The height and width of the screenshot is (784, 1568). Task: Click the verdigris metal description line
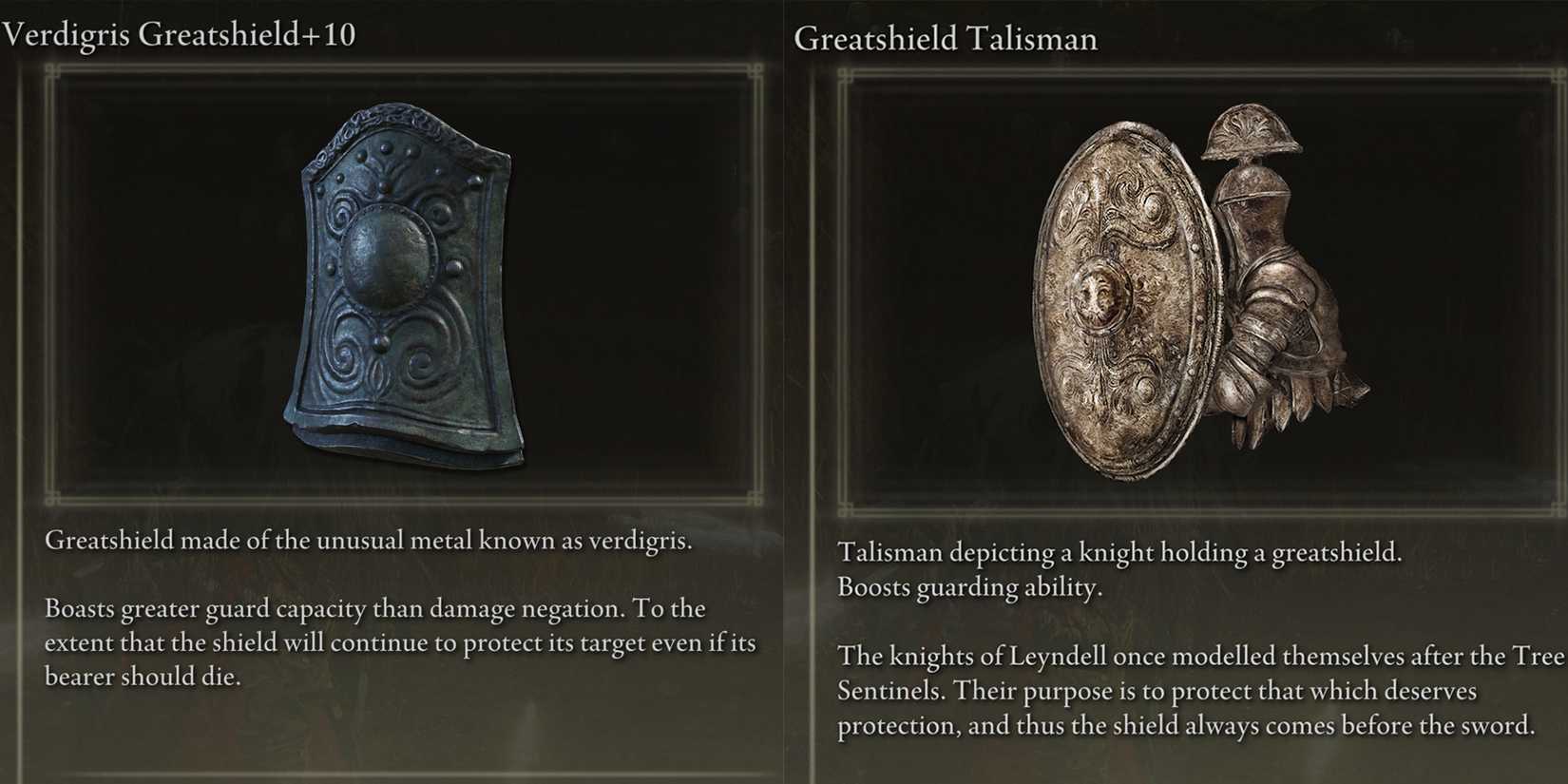371,540
